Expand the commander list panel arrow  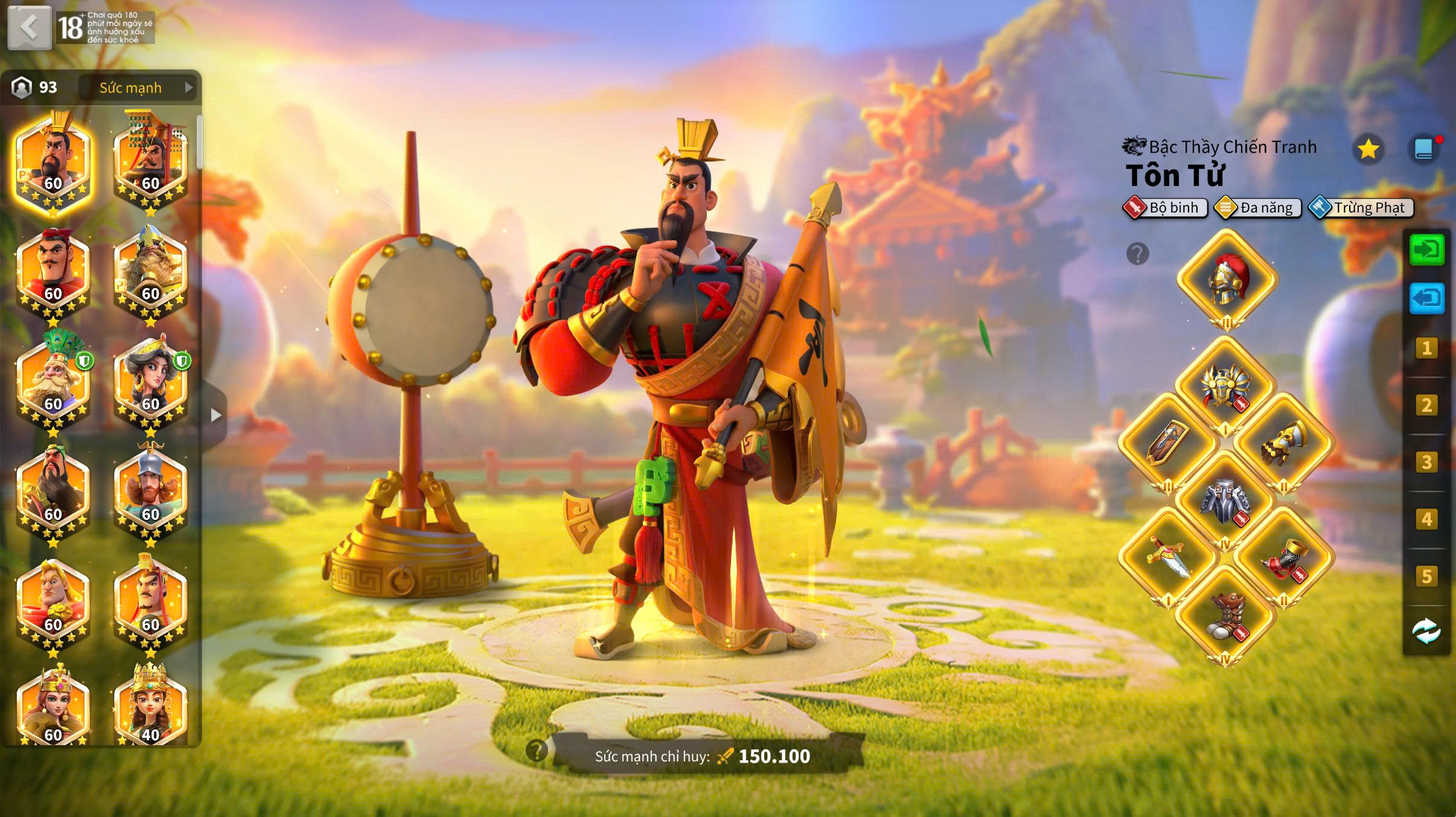(x=216, y=415)
